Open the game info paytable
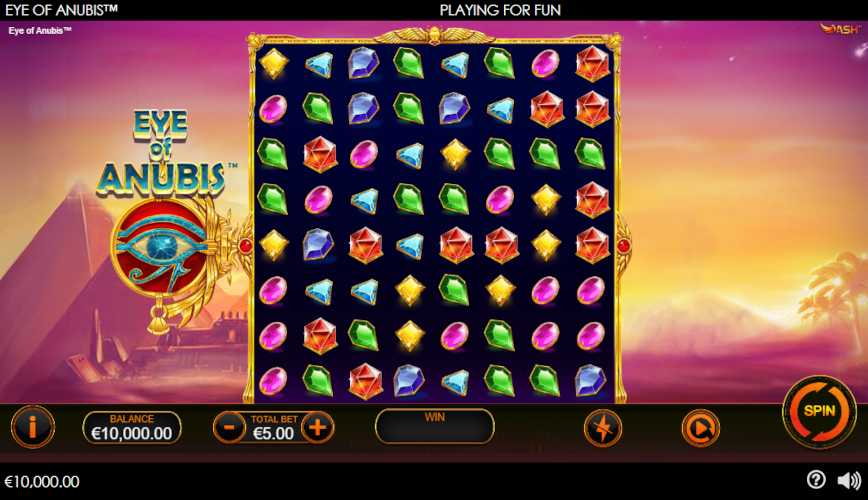Image resolution: width=868 pixels, height=500 pixels. (x=32, y=427)
